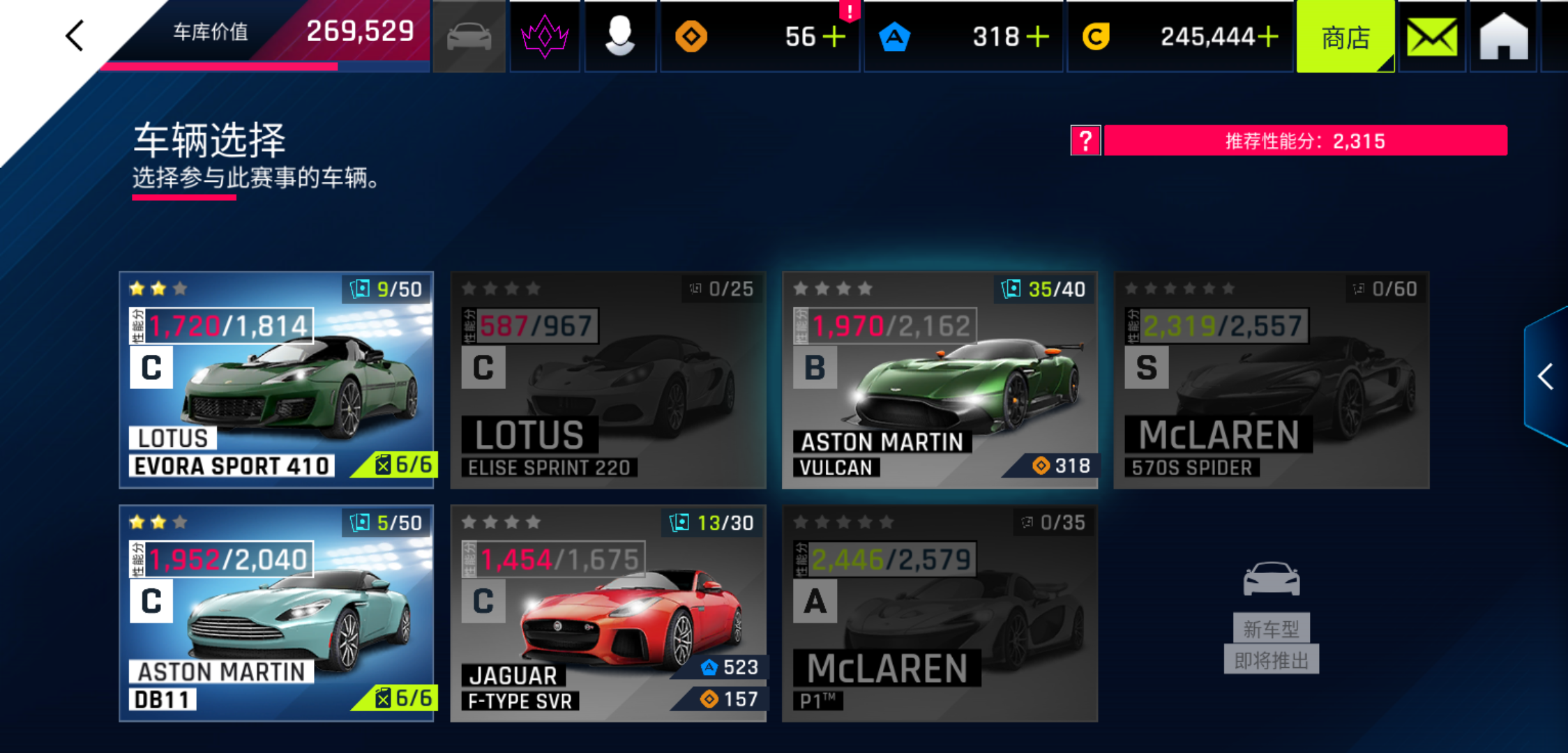Return to the home screen
Viewport: 1568px width, 753px height.
pyautogui.click(x=1504, y=38)
